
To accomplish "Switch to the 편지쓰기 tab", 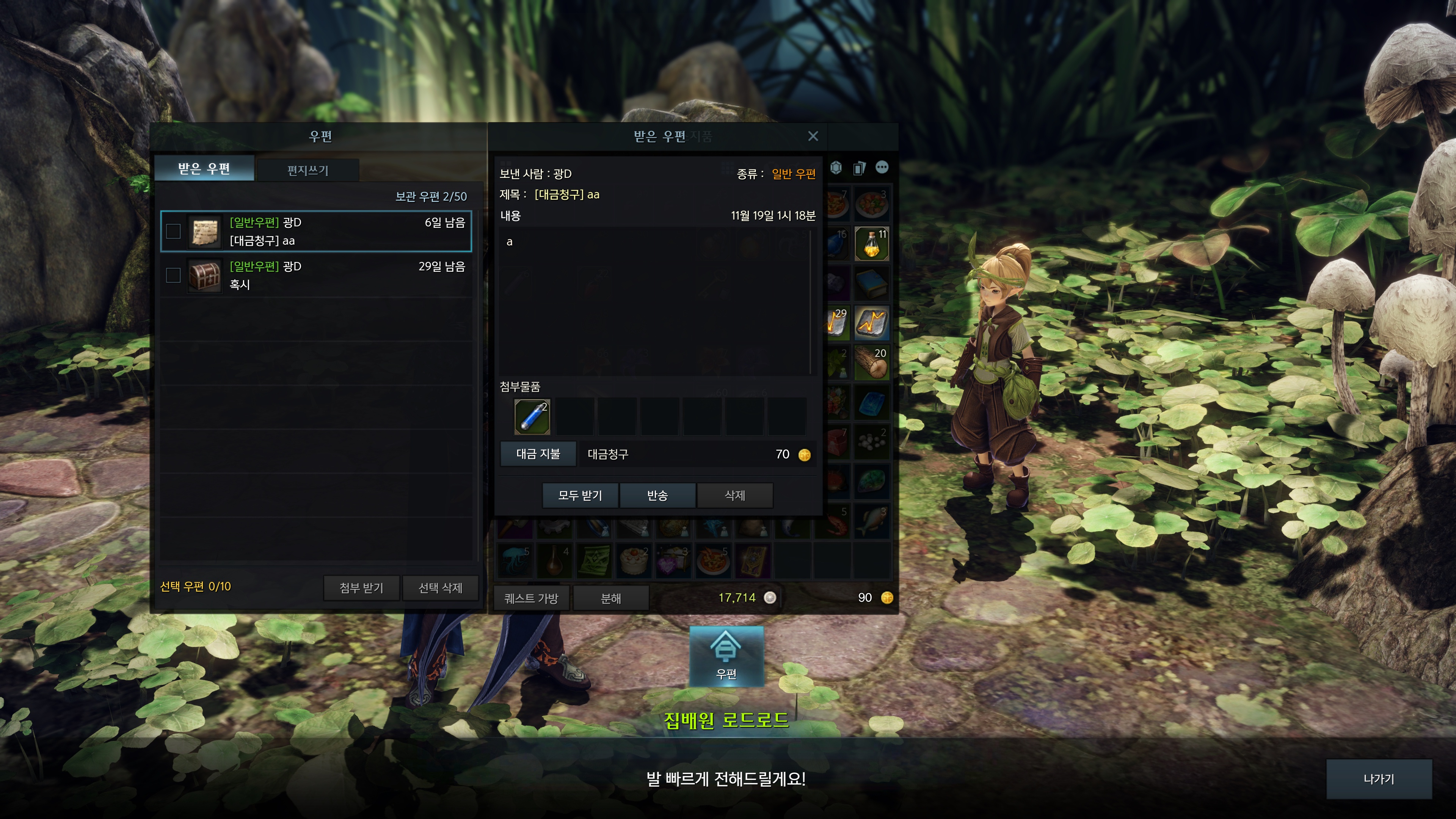I will pos(308,170).
